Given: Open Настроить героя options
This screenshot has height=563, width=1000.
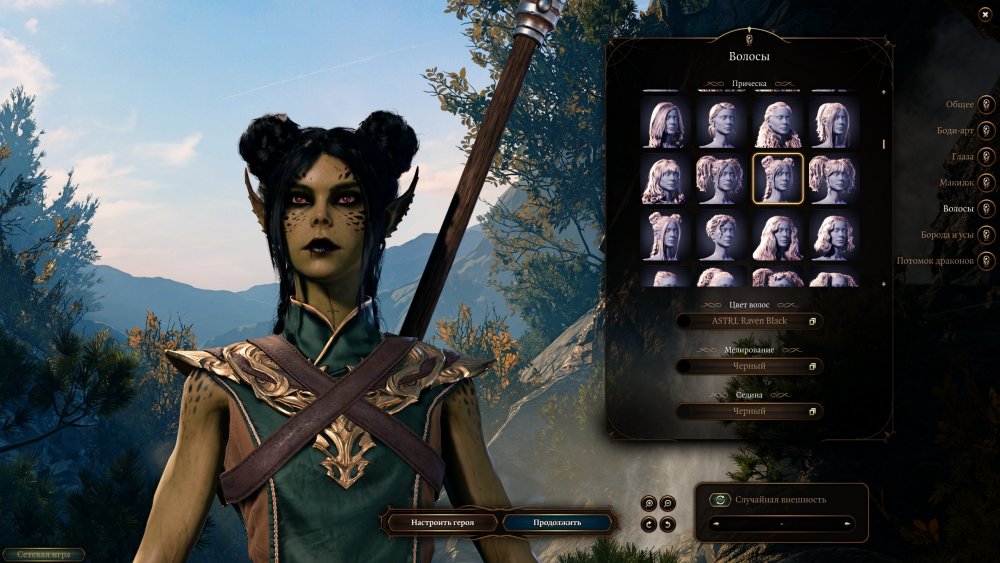Looking at the screenshot, I should coord(441,522).
